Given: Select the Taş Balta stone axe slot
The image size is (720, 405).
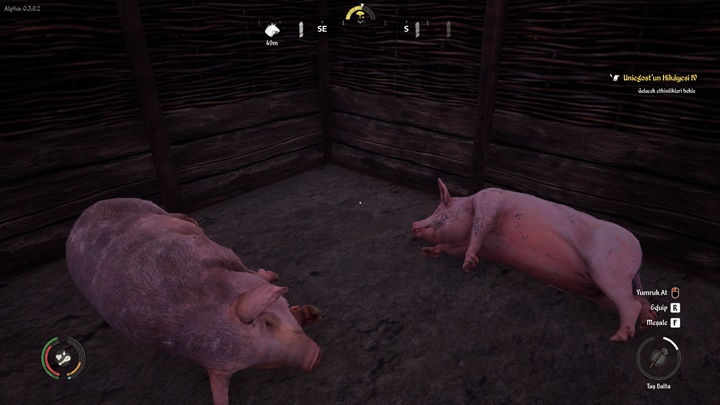Looking at the screenshot, I should (658, 357).
